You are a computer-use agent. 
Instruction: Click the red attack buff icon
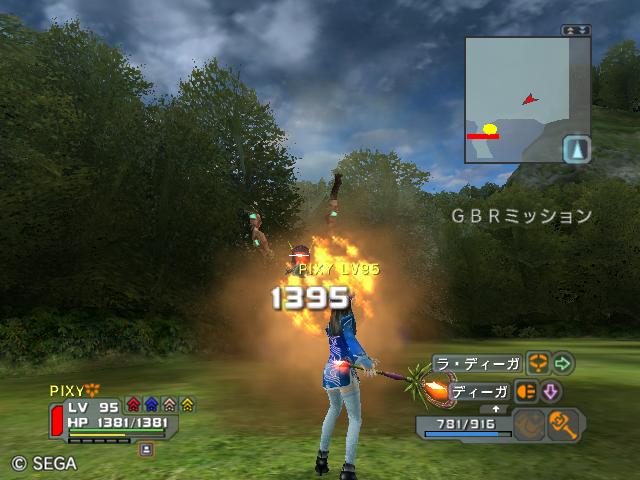tap(133, 405)
